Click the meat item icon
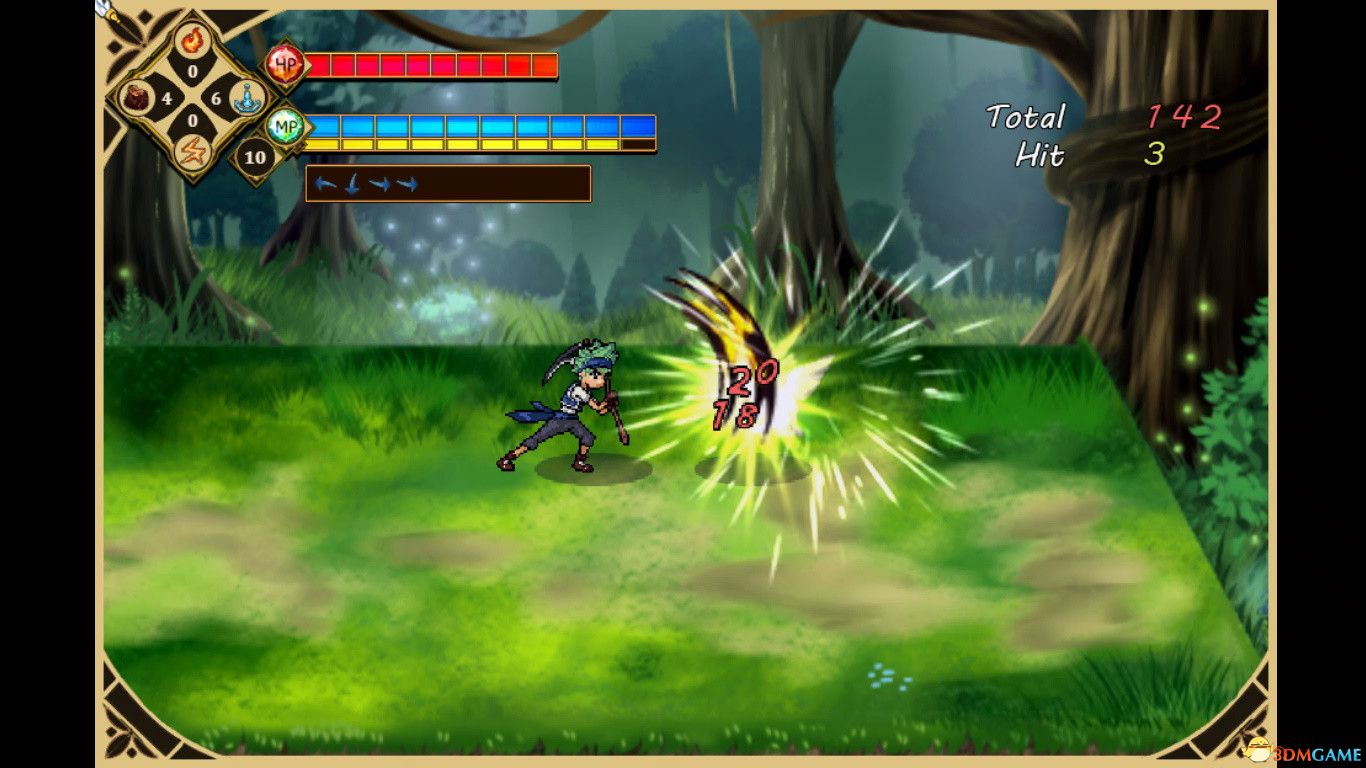The height and width of the screenshot is (768, 1366). 135,97
